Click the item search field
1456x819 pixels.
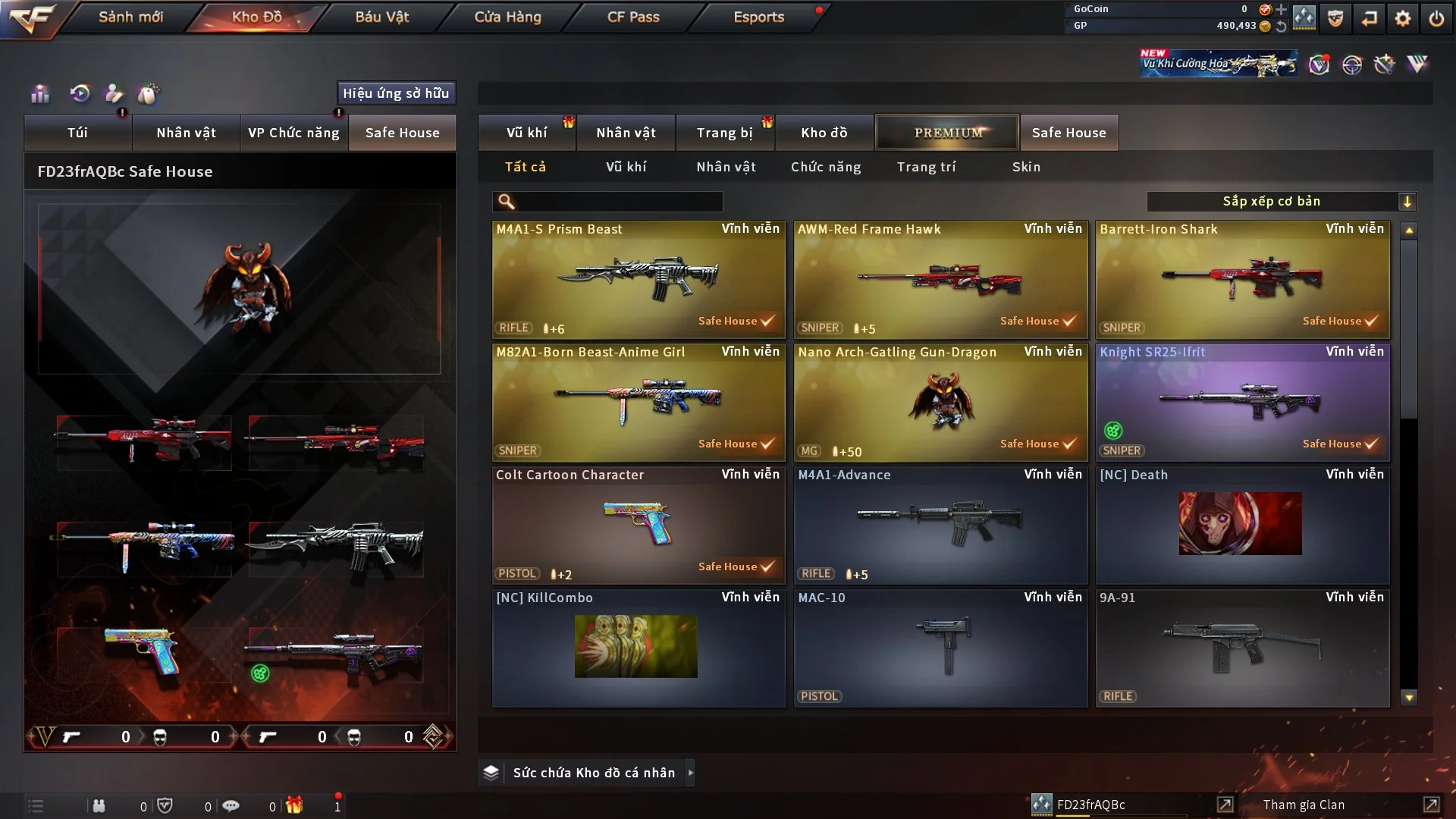[618, 202]
